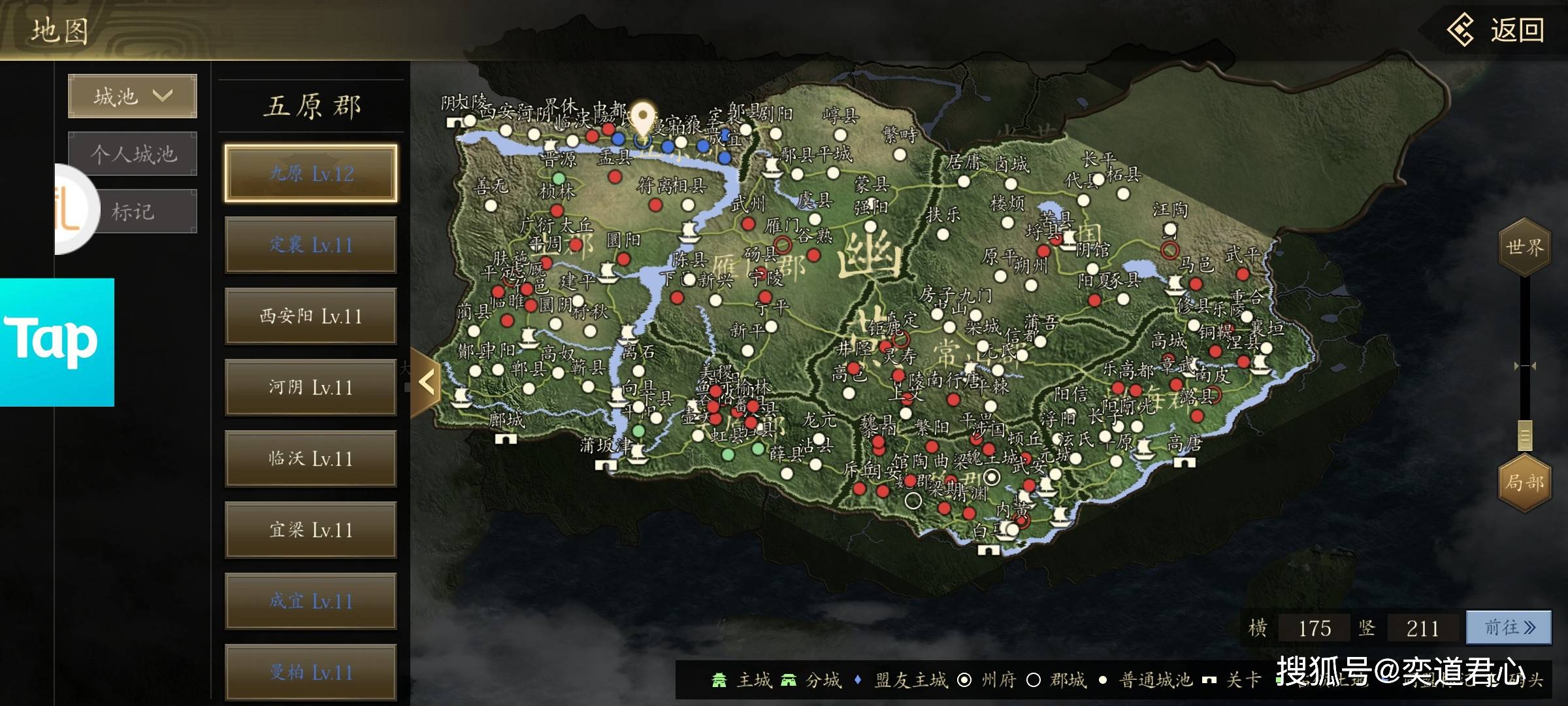Edit the 竖 coordinate field

[x=1422, y=628]
